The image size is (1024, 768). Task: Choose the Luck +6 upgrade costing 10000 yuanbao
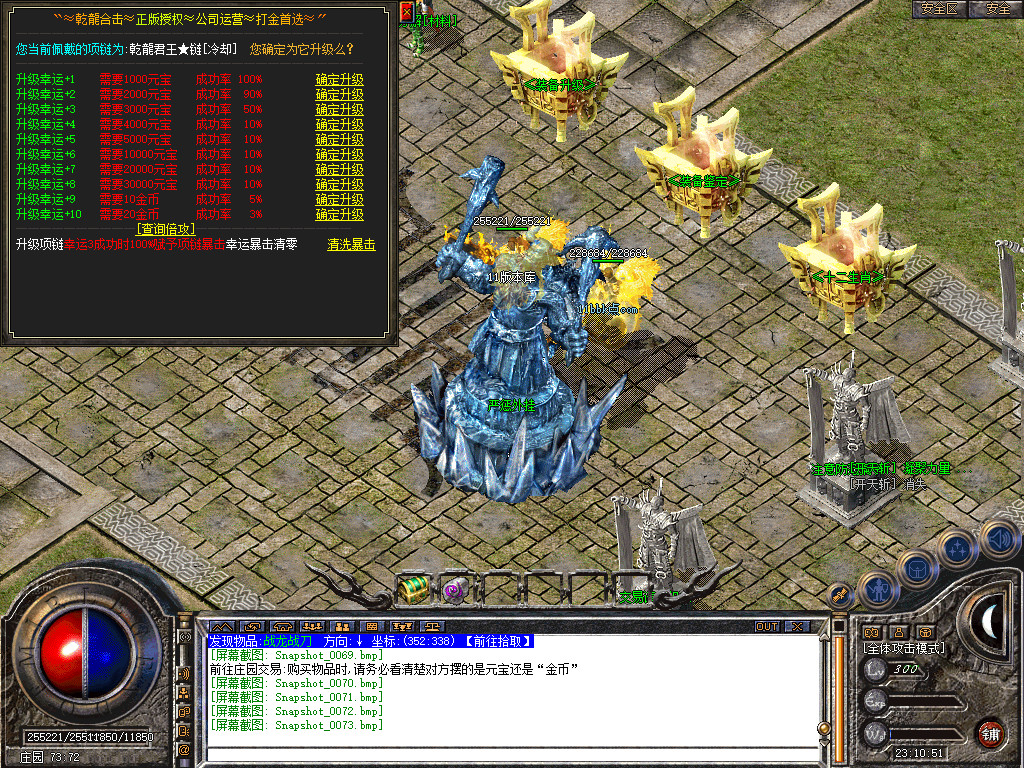point(339,155)
